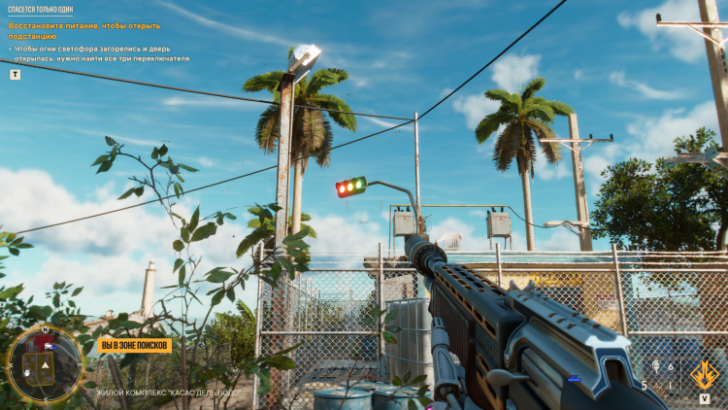Select the quest title "Спасется только один"
The image size is (728, 410).
[40, 9]
